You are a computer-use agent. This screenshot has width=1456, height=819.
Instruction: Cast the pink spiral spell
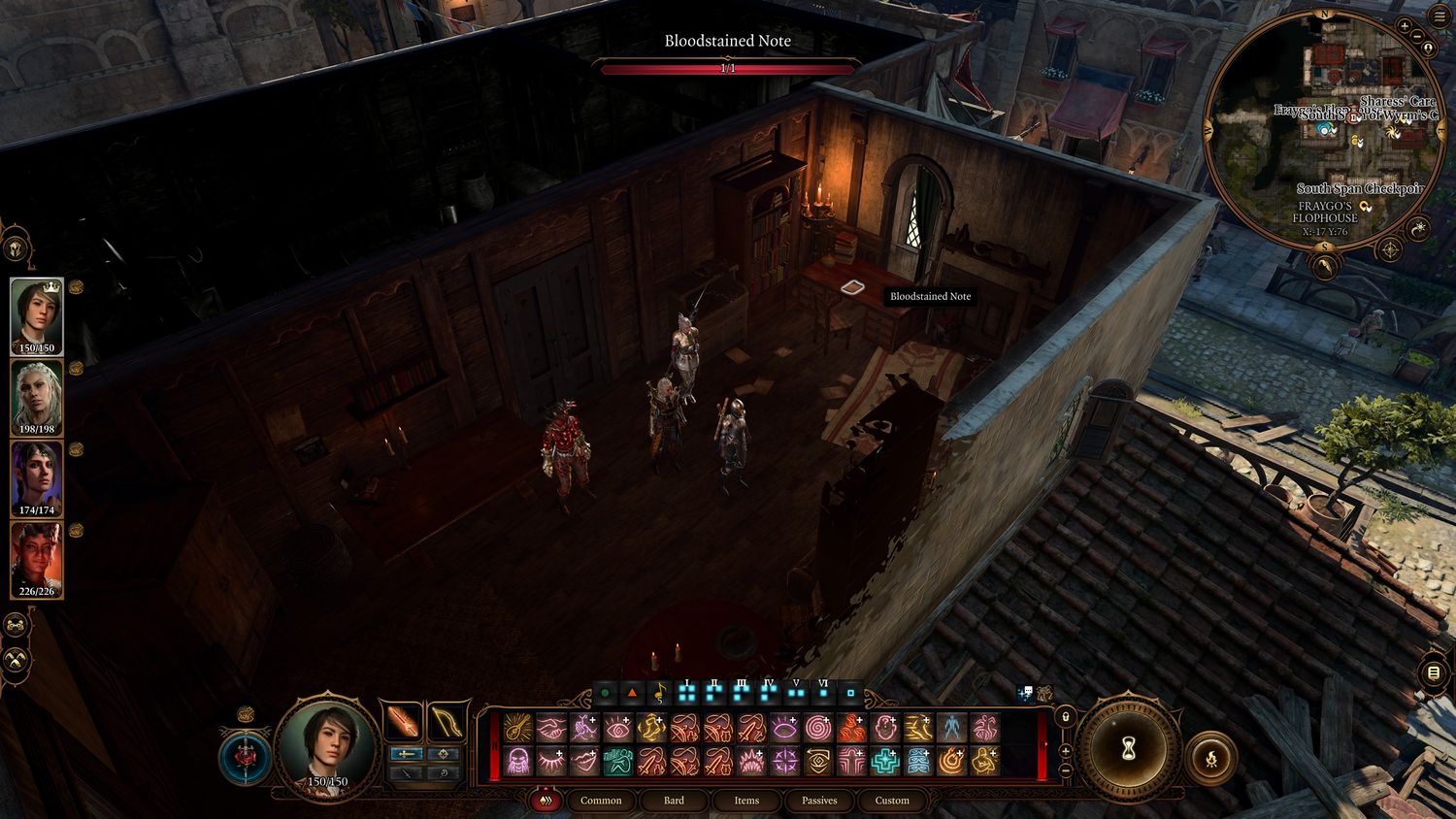(x=817, y=727)
